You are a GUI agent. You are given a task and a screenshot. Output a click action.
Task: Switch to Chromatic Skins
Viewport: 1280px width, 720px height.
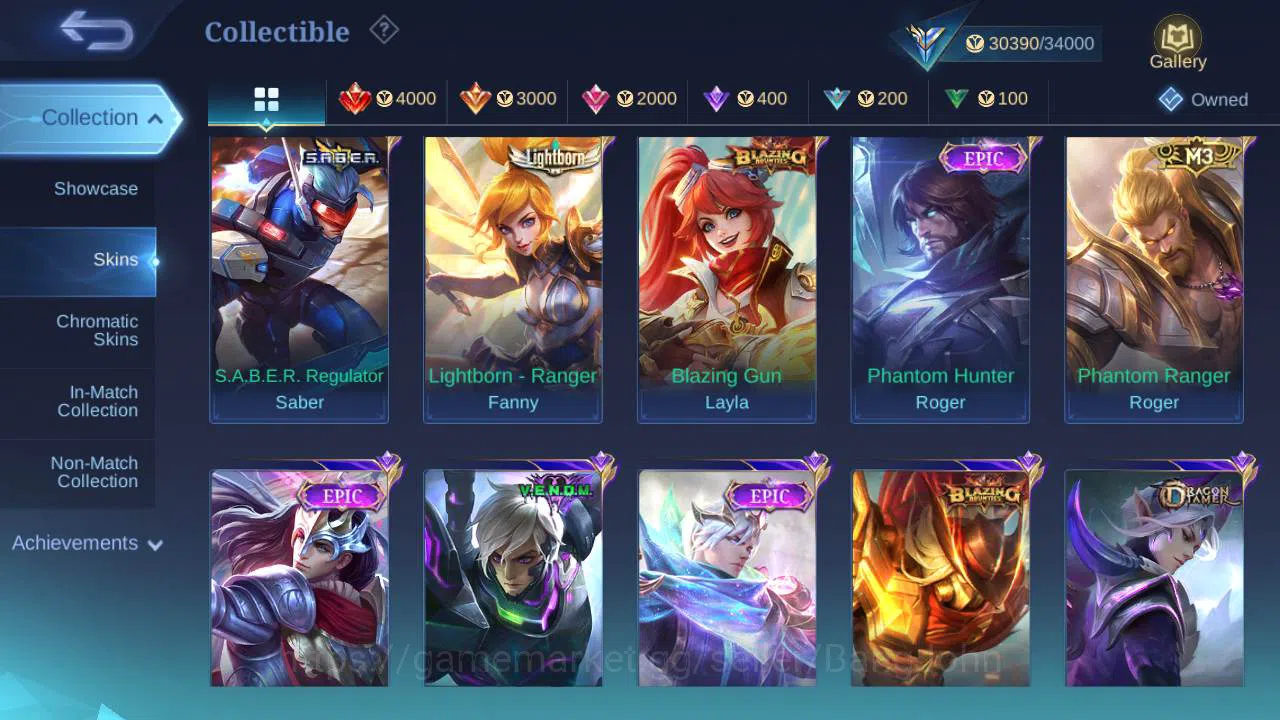(96, 330)
